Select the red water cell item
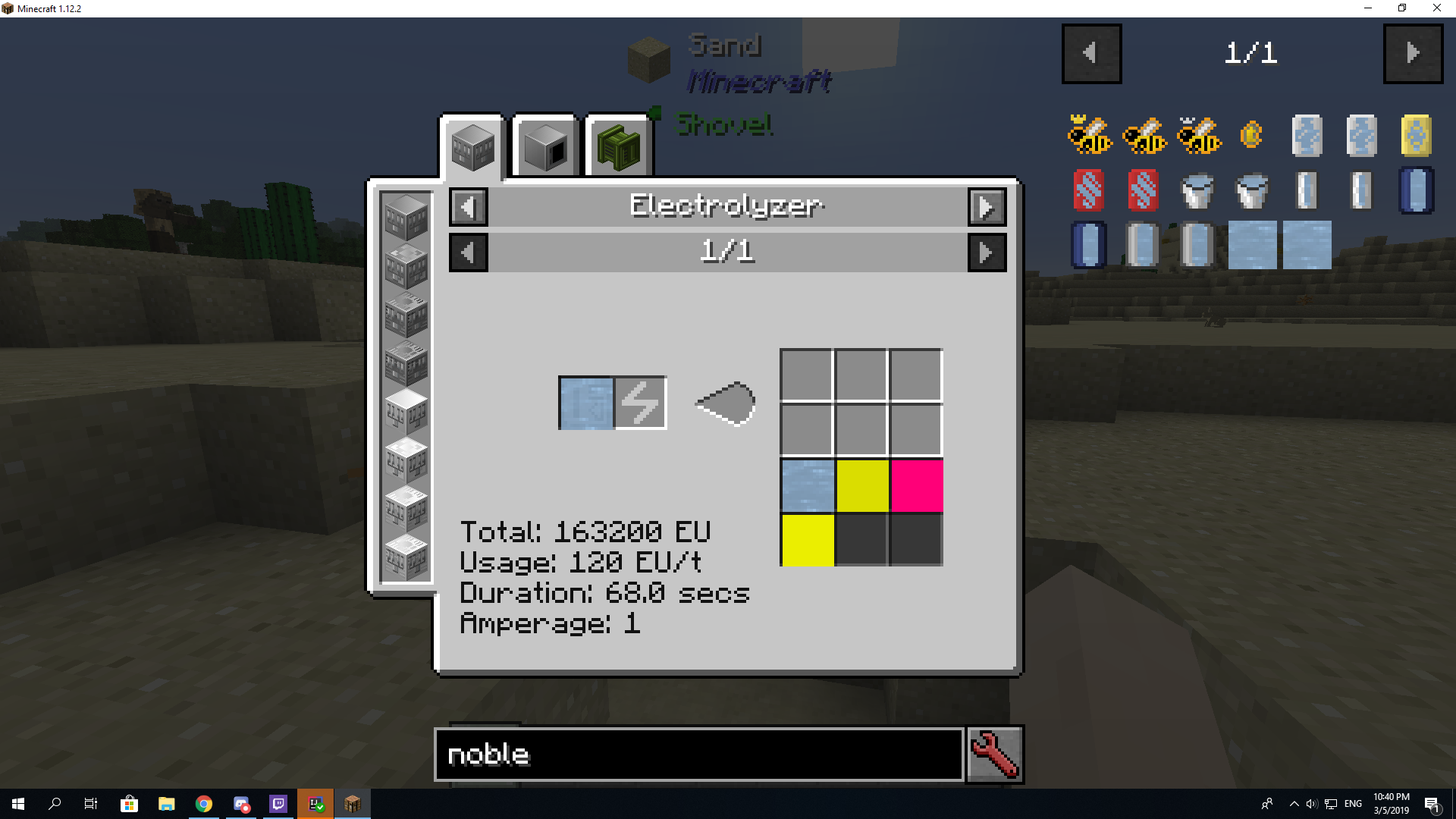Viewport: 1456px width, 819px height. (x=1090, y=190)
